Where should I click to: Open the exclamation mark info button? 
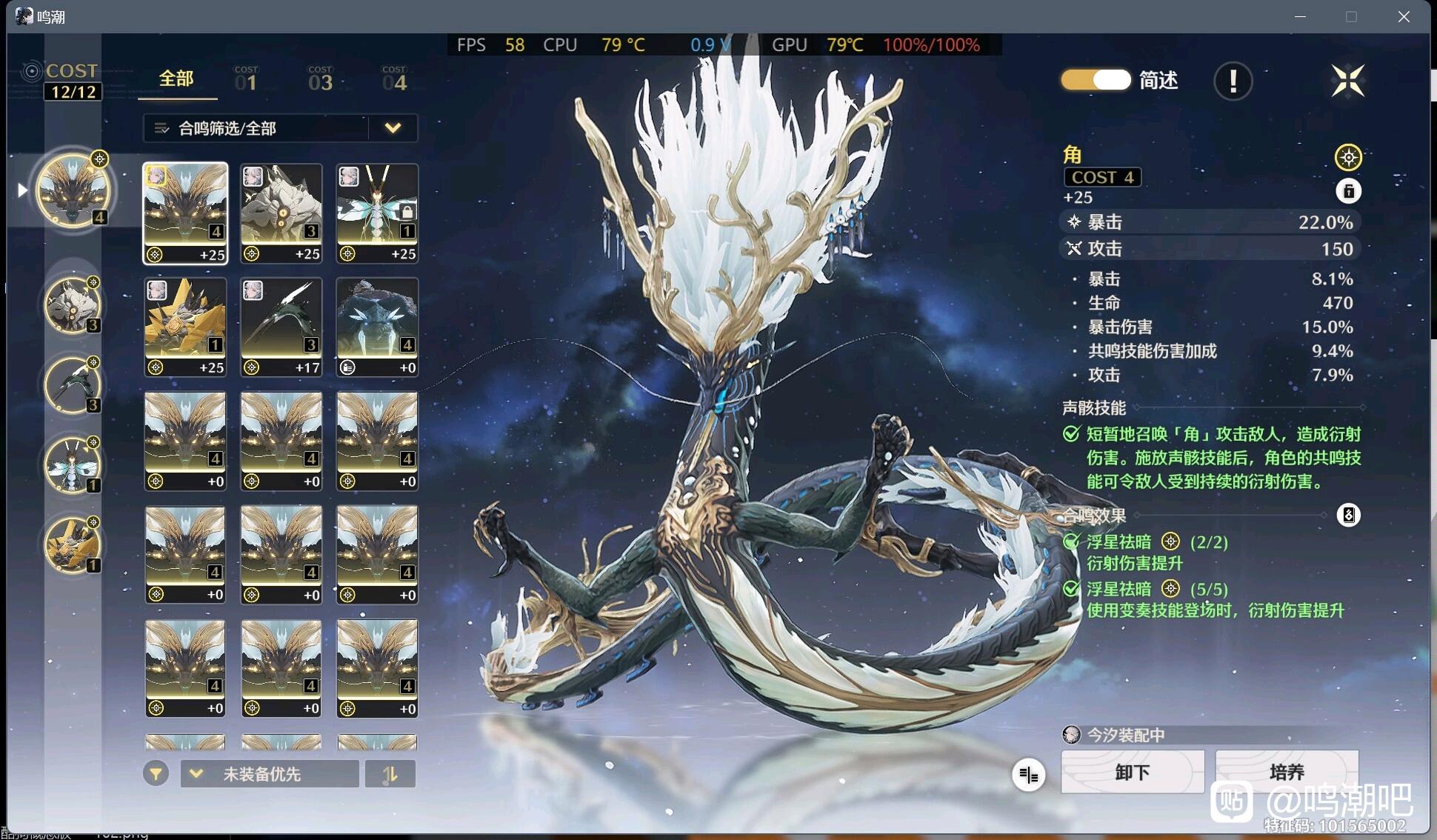(1233, 81)
